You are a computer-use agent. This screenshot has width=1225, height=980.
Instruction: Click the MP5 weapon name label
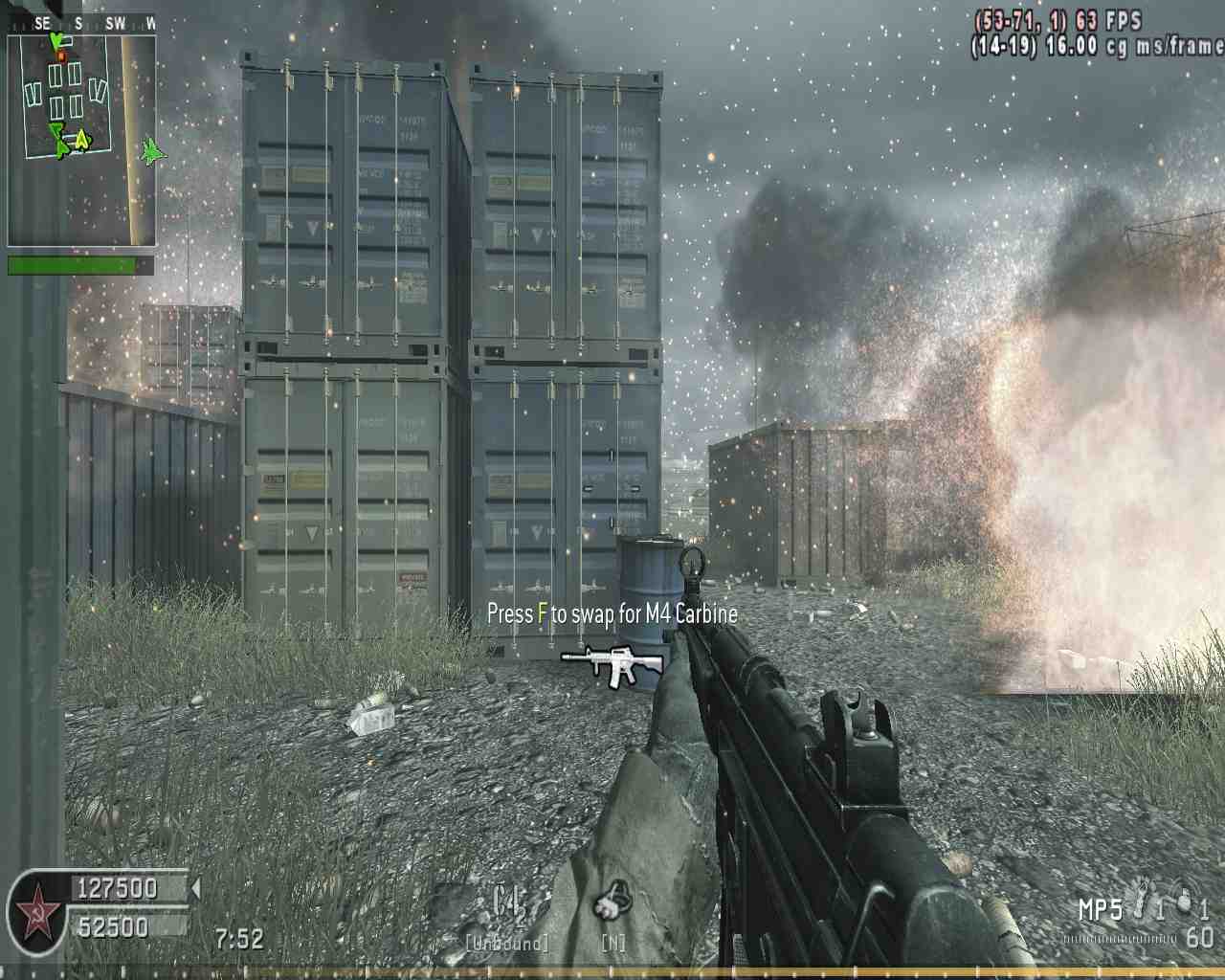1100,910
